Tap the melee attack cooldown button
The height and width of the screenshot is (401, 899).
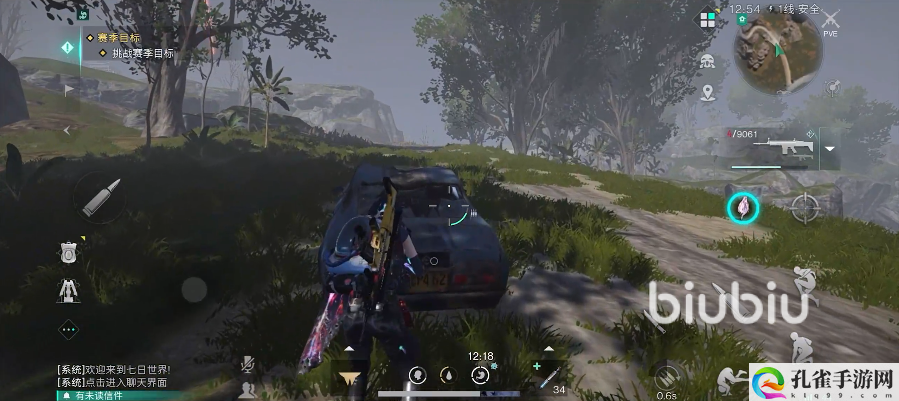666,378
